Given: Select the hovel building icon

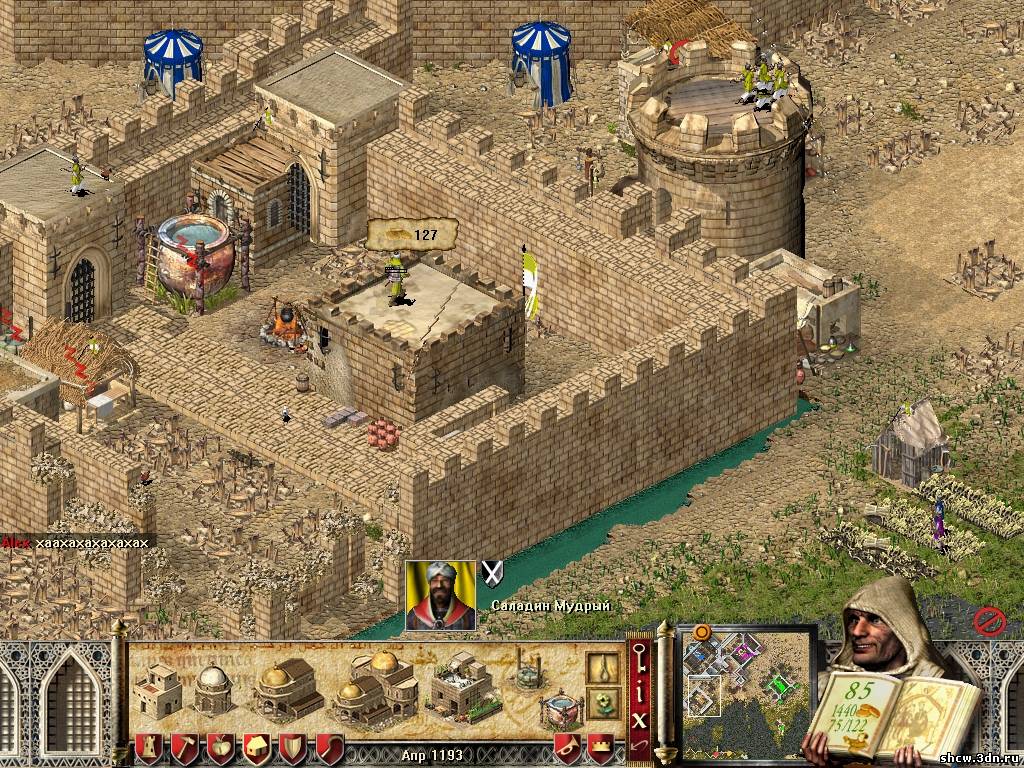Looking at the screenshot, I should pyautogui.click(x=157, y=690).
